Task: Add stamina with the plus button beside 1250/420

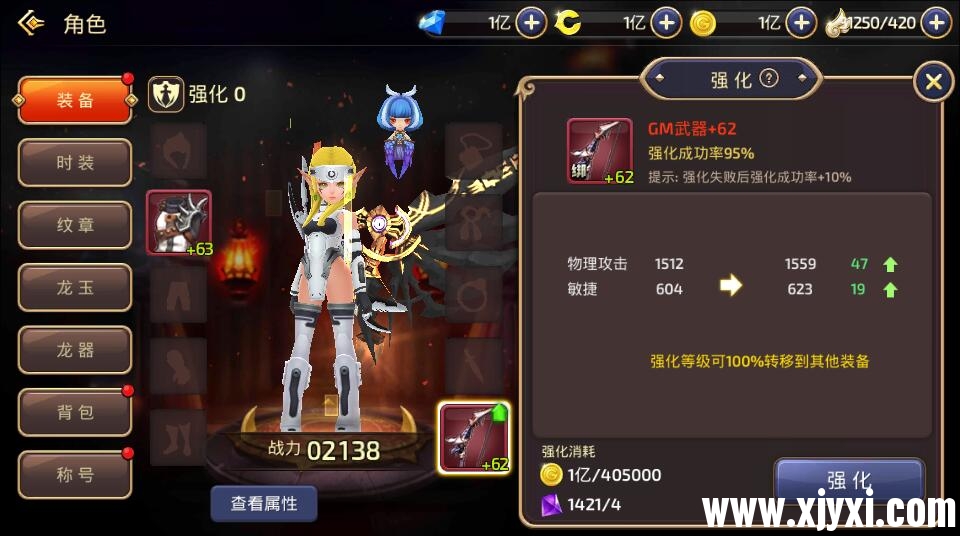Action: click(x=936, y=22)
